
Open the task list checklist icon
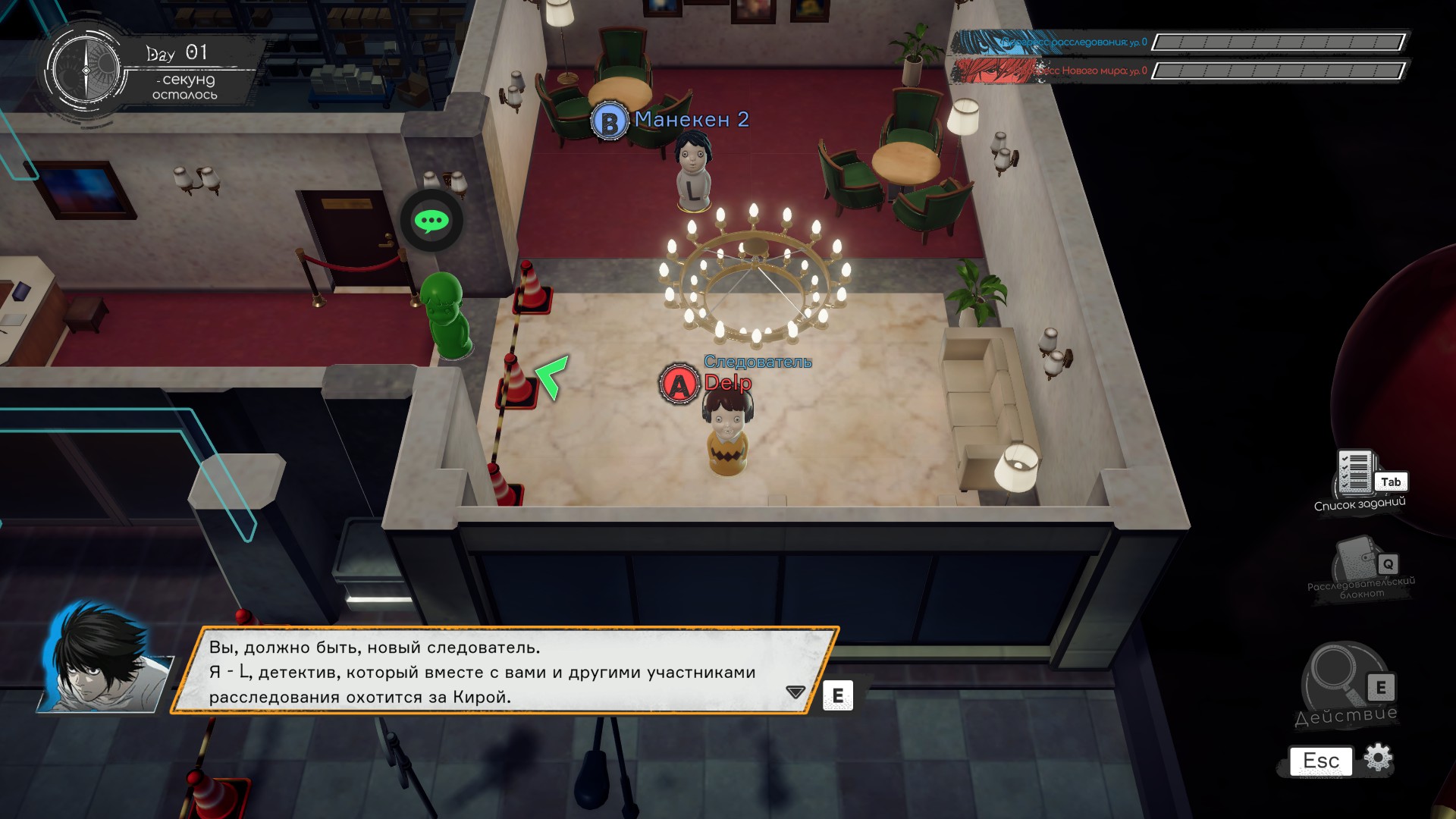(1356, 472)
